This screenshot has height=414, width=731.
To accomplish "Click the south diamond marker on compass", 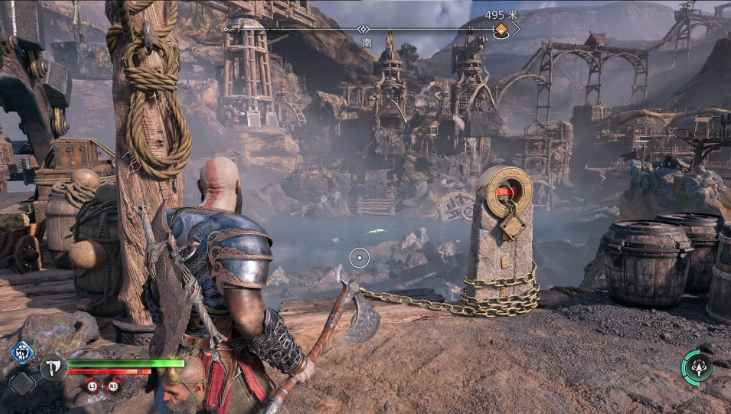I will point(364,30).
